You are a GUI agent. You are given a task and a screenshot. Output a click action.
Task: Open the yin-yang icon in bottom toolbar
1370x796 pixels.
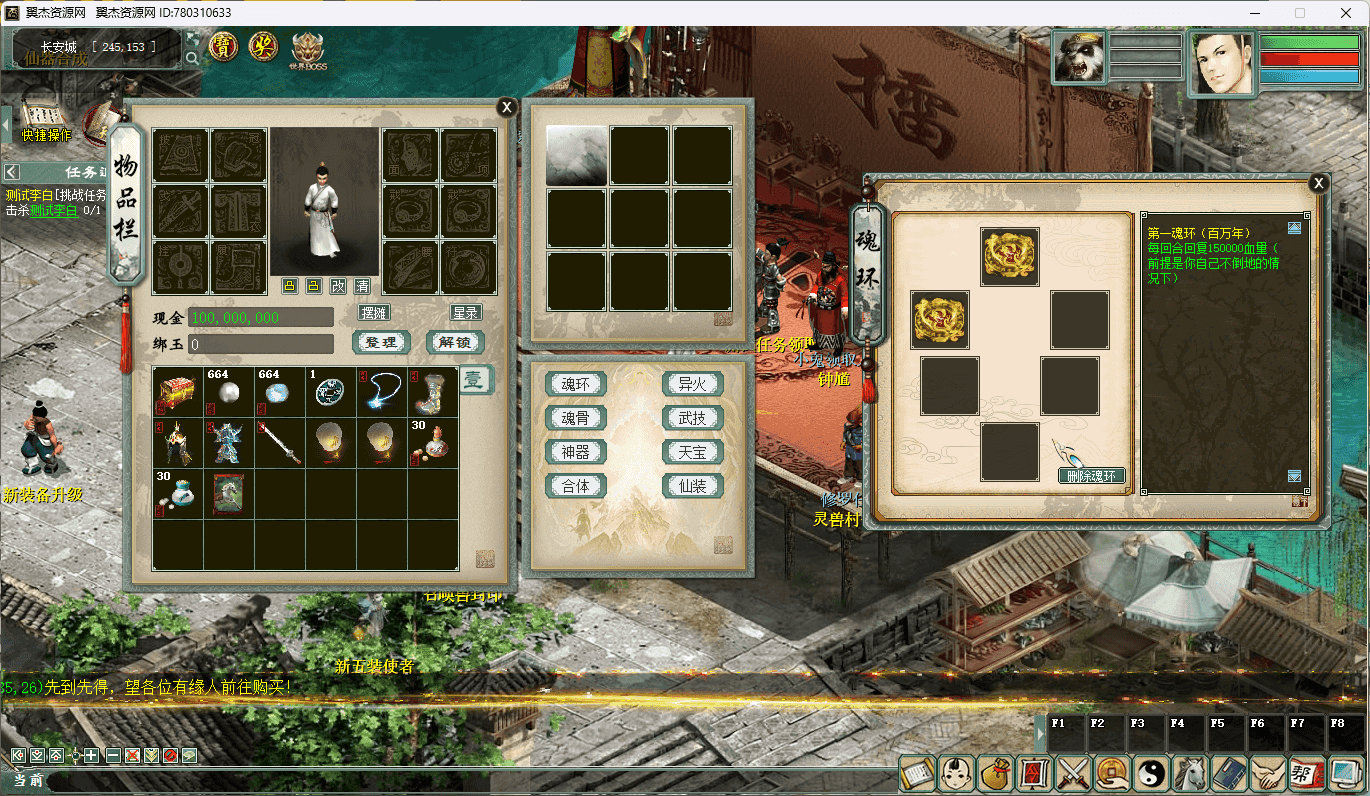click(x=1149, y=772)
